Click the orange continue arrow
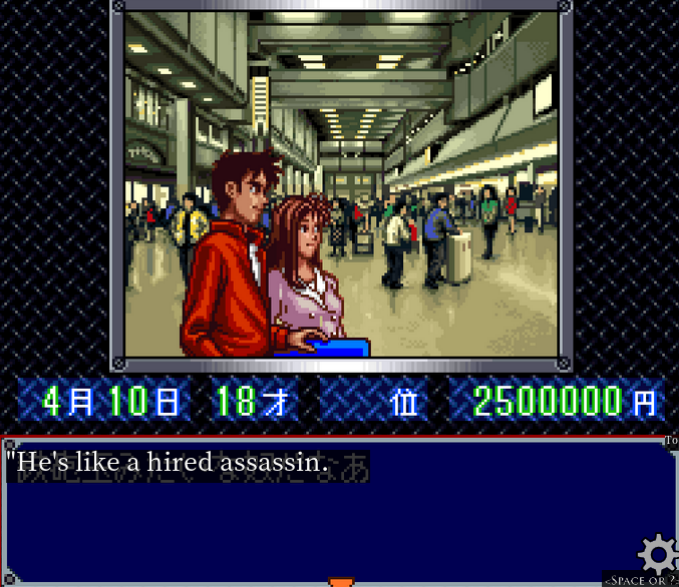 (x=341, y=580)
